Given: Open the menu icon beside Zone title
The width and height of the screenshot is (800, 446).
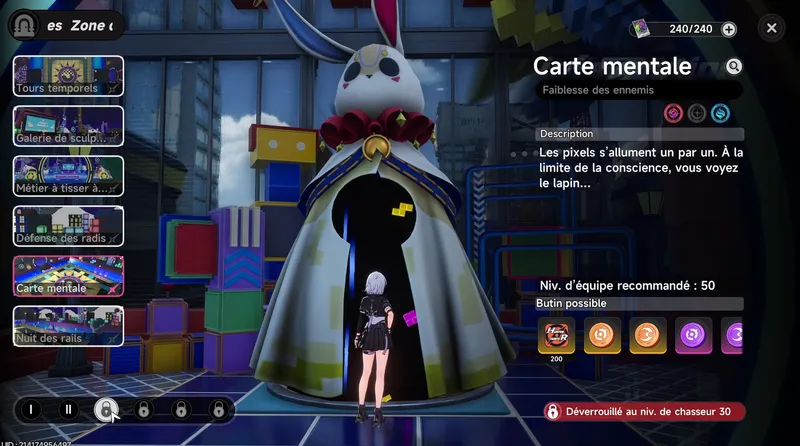Looking at the screenshot, I should [x=24, y=27].
